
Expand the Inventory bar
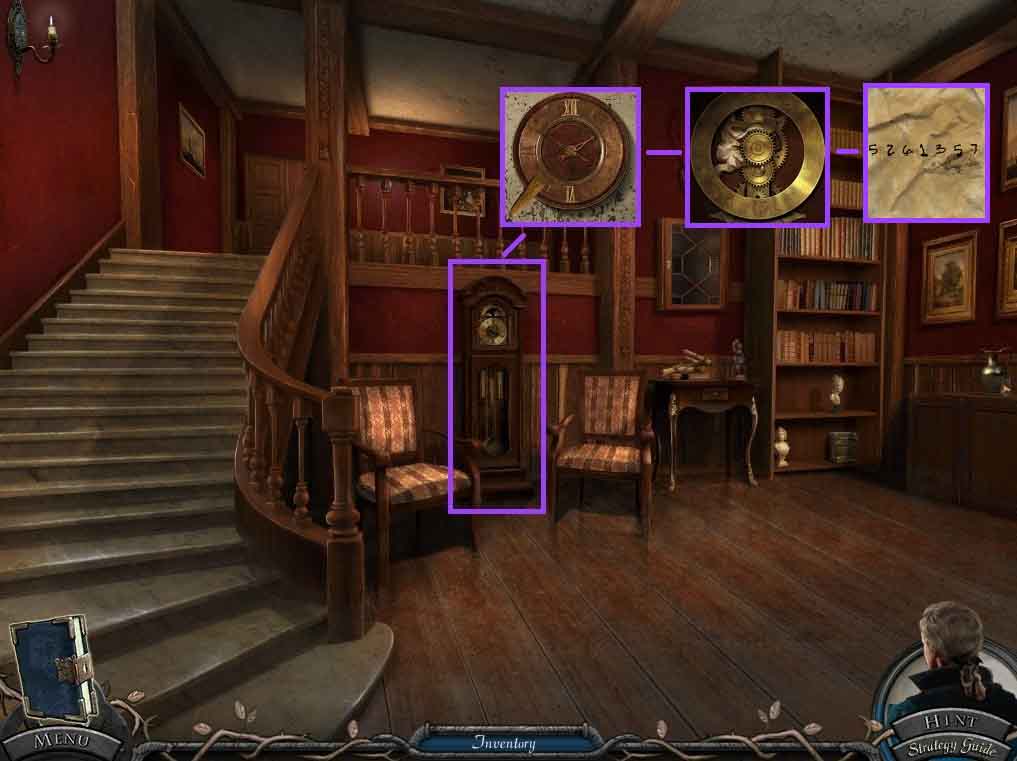[504, 743]
